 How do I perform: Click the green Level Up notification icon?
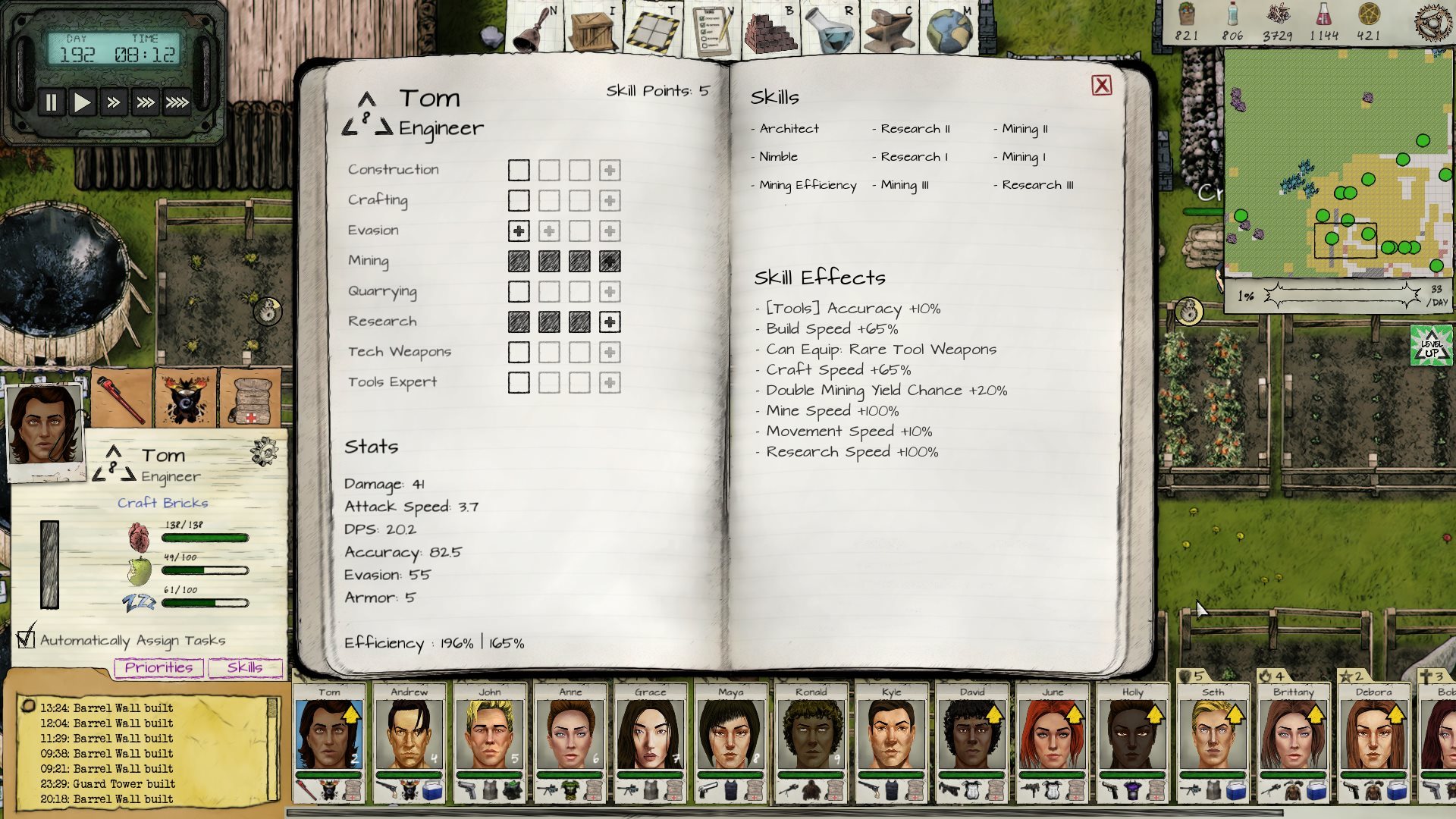tap(1431, 345)
